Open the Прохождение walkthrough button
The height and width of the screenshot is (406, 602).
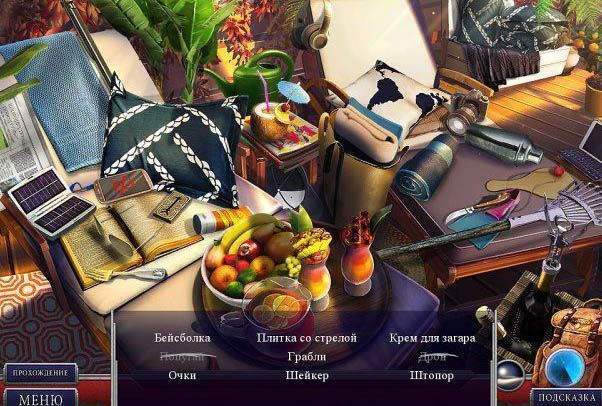click(39, 373)
